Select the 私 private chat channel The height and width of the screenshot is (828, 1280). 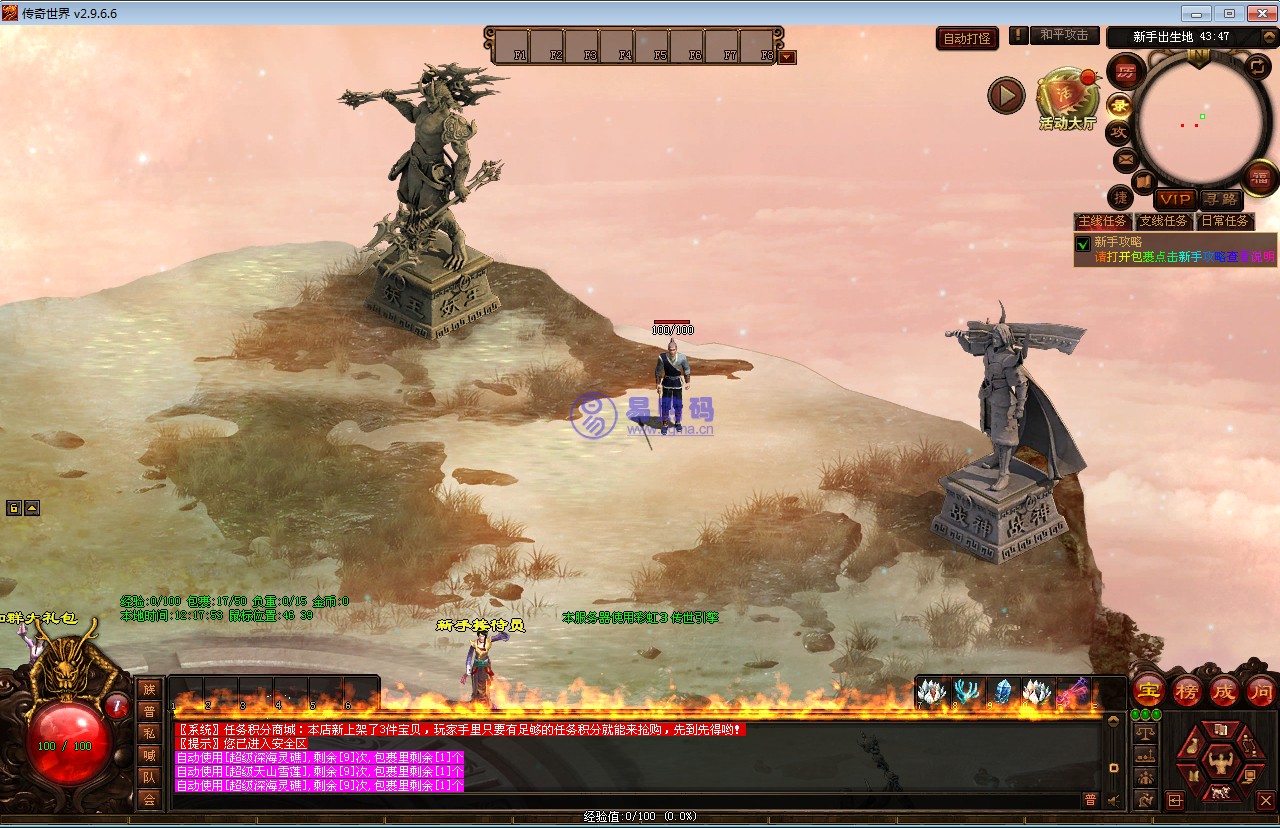point(149,732)
